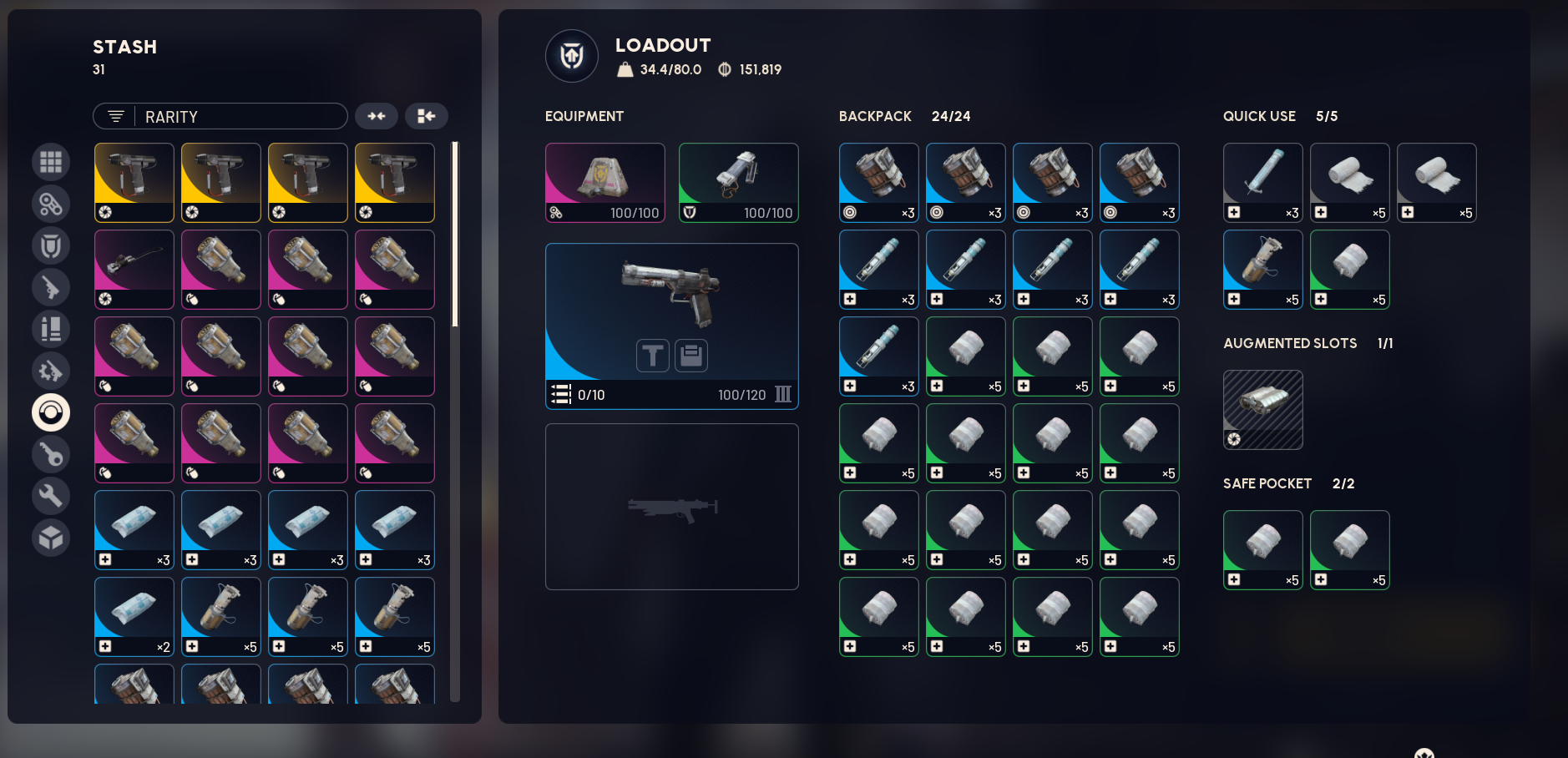Select the grey syringe in Quick Use
Screen dimensions: 1568x758
1263,183
